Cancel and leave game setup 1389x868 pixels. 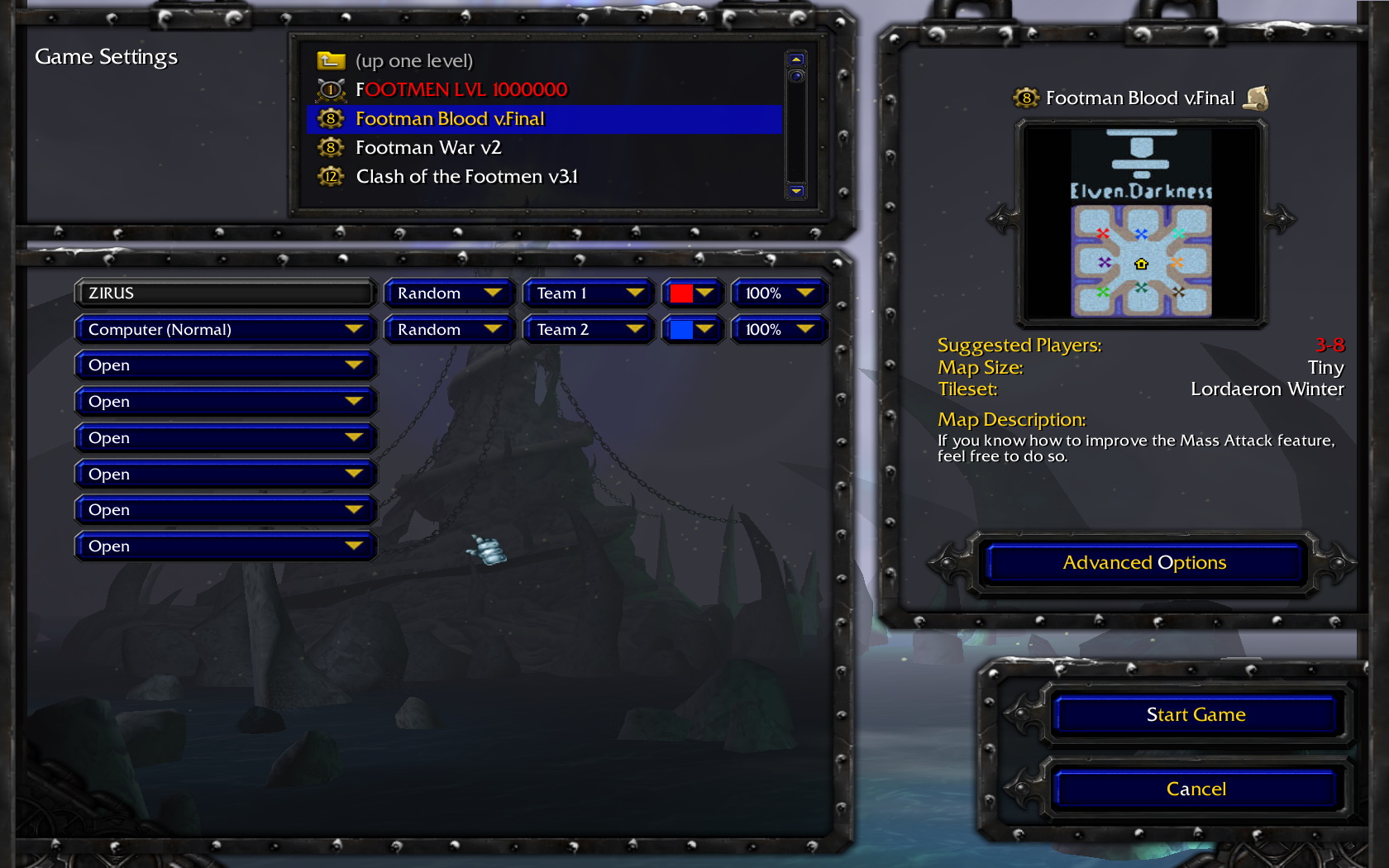[x=1196, y=789]
